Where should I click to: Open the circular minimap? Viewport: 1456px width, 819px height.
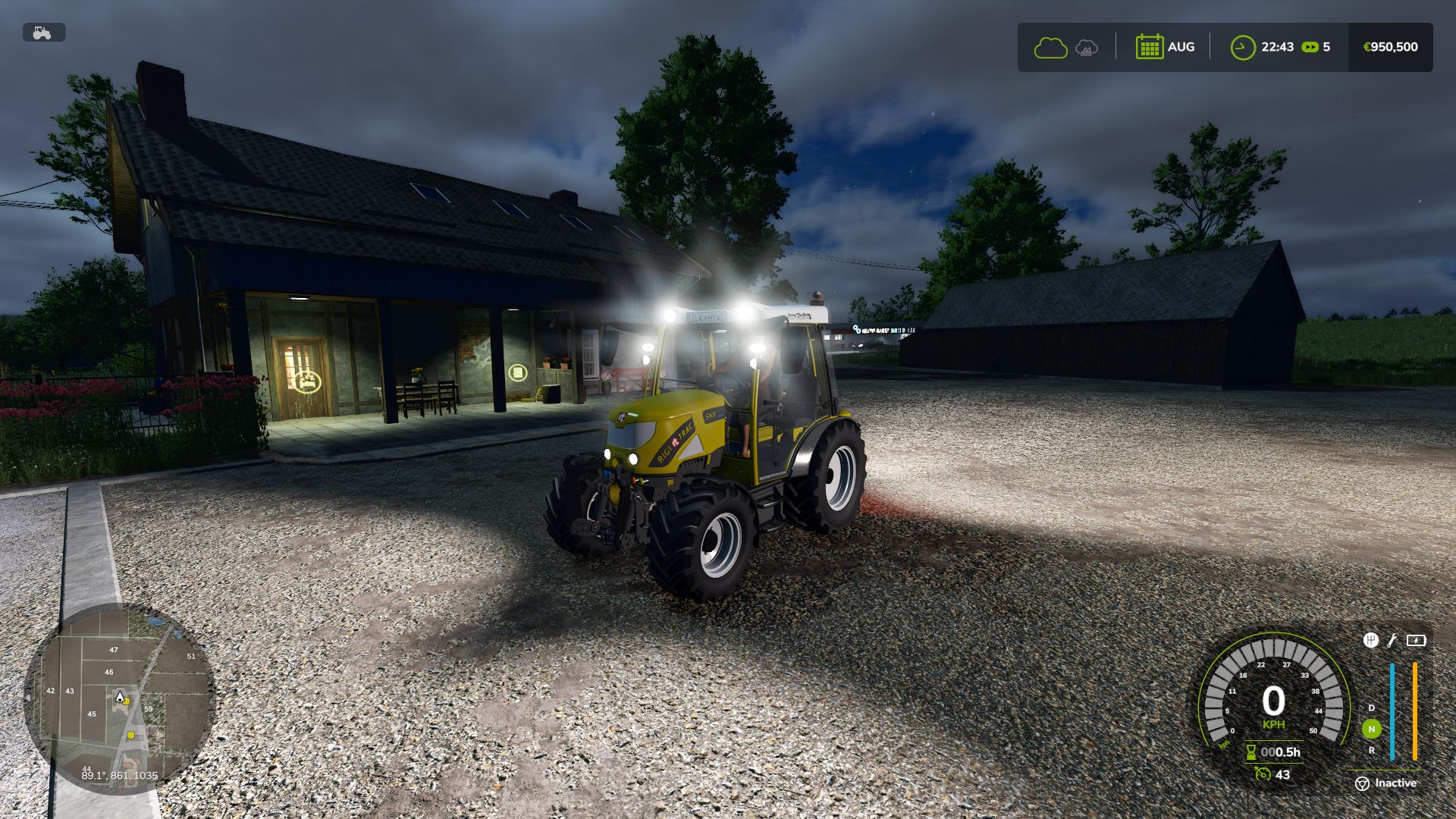pyautogui.click(x=119, y=698)
